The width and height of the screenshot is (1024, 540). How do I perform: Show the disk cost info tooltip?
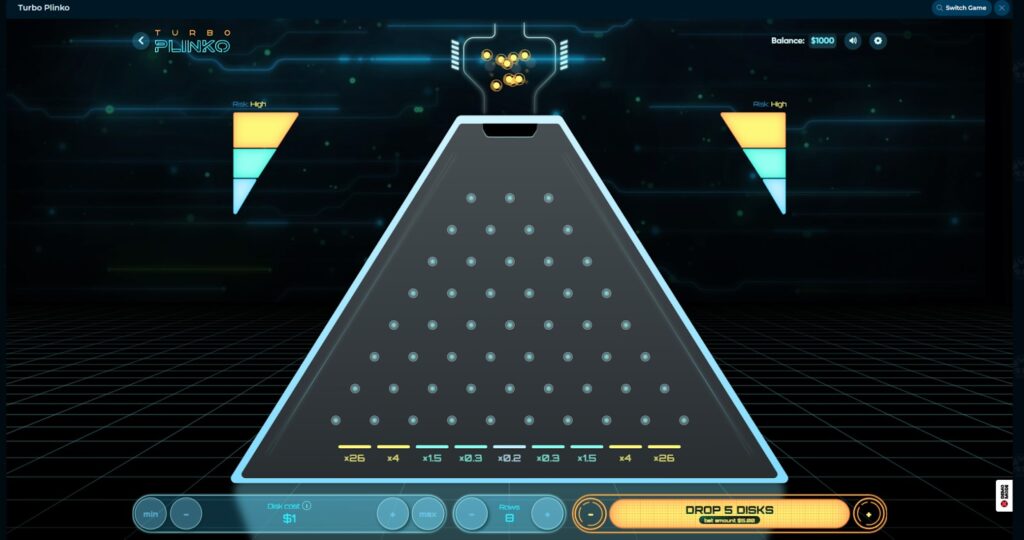(306, 506)
